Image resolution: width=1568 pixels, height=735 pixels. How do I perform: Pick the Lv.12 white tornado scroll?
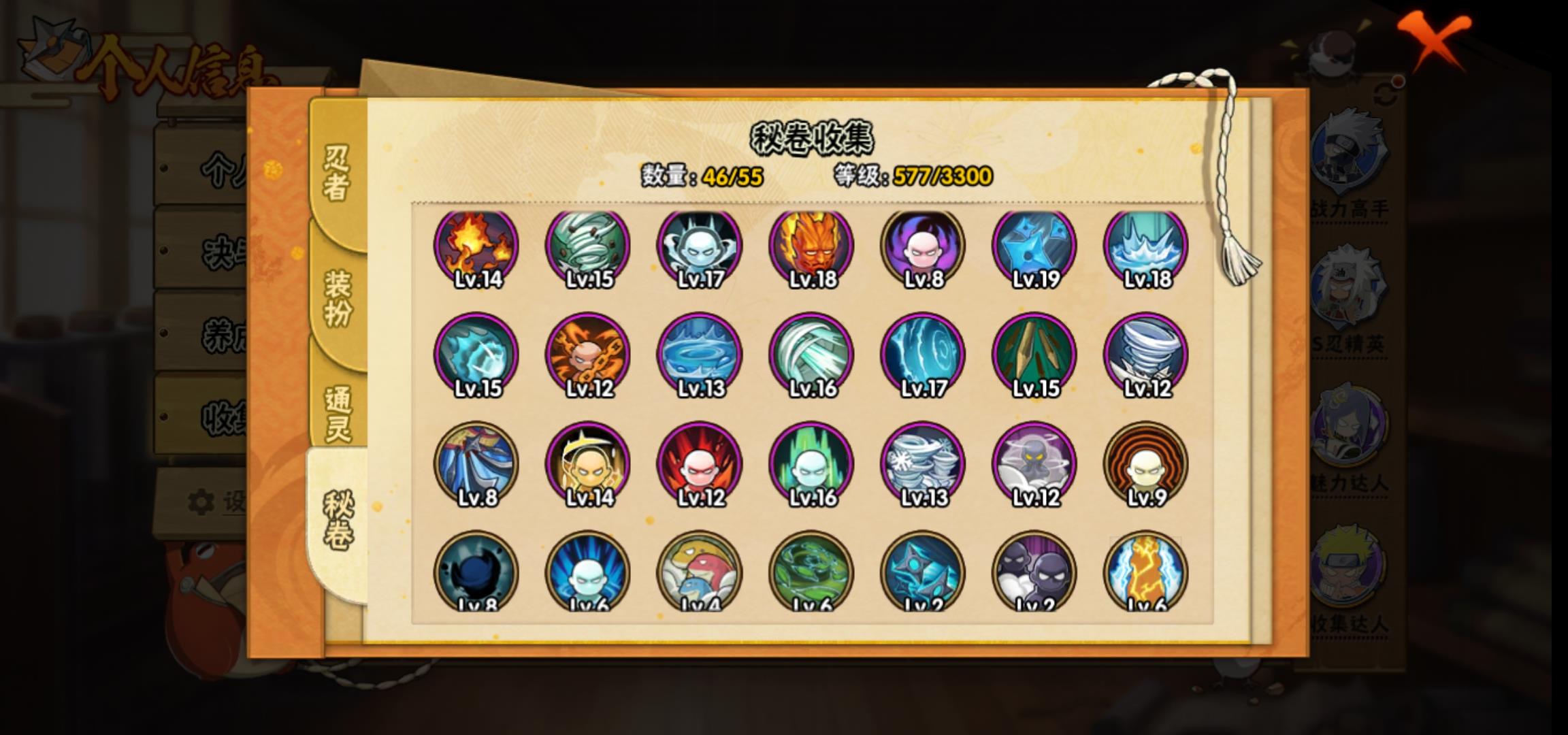click(x=1146, y=356)
